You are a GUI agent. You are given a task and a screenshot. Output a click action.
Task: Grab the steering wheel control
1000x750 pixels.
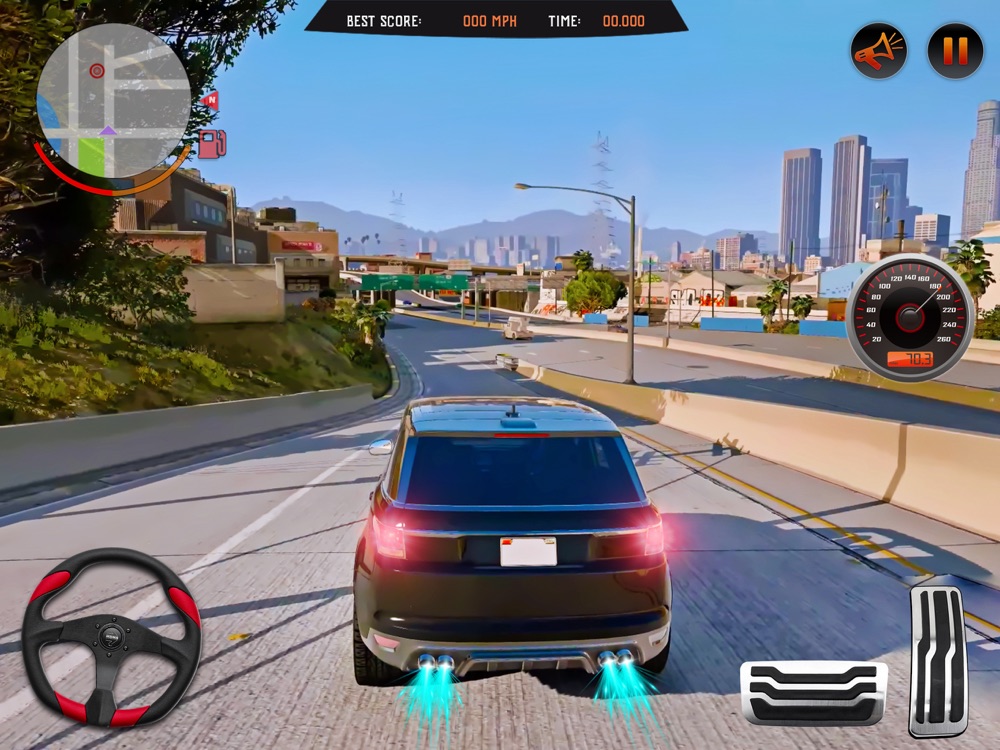[112, 637]
